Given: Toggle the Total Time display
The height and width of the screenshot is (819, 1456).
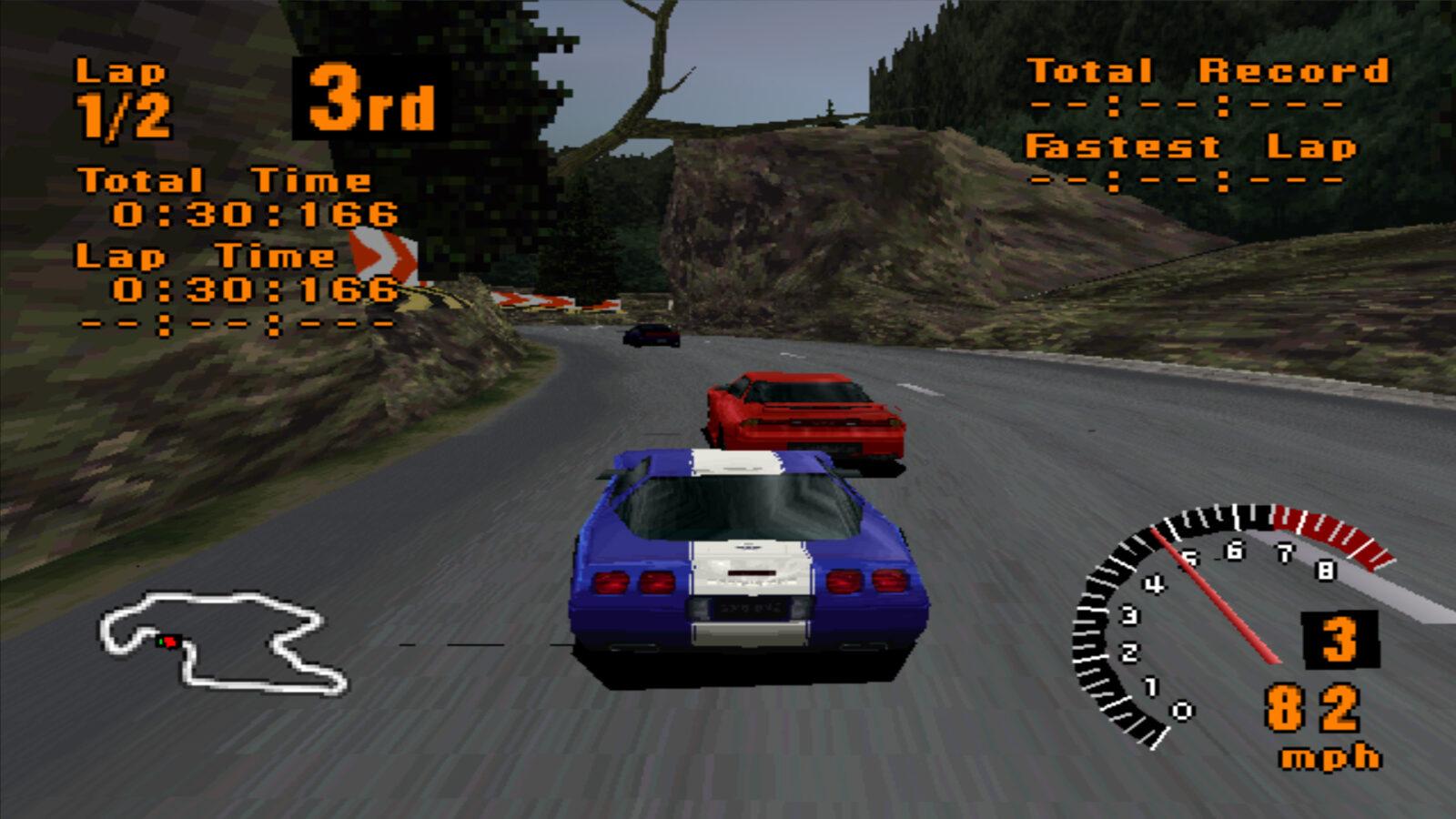Looking at the screenshot, I should coord(255,213).
